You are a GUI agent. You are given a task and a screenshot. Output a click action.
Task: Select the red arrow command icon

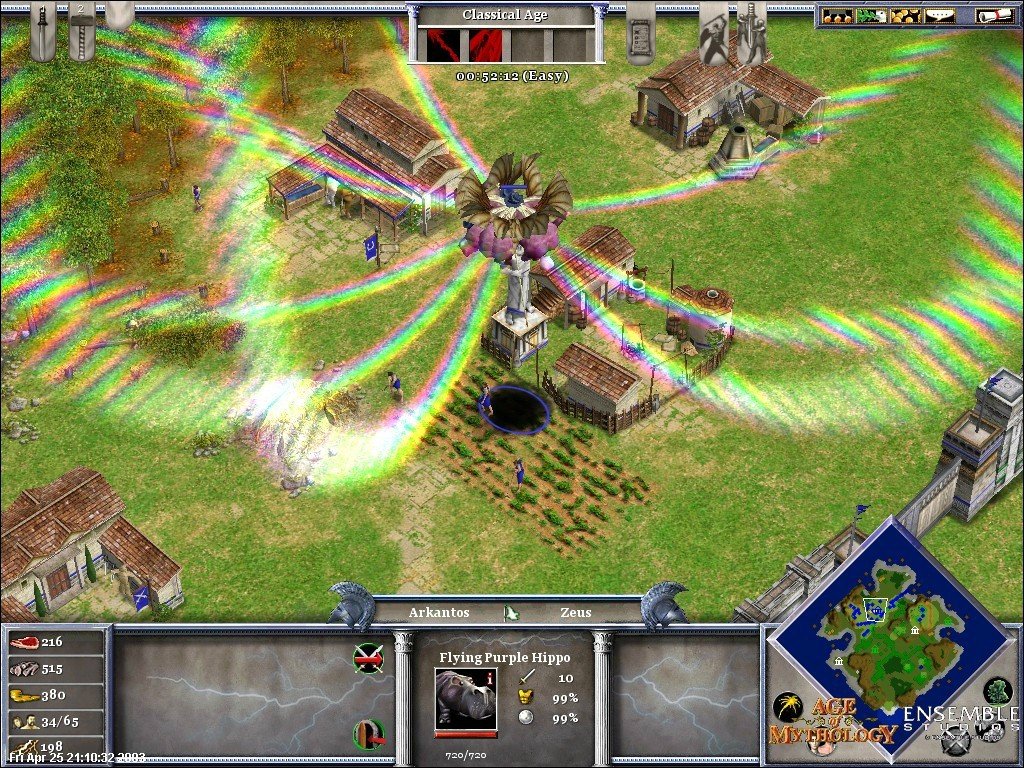pyautogui.click(x=368, y=735)
